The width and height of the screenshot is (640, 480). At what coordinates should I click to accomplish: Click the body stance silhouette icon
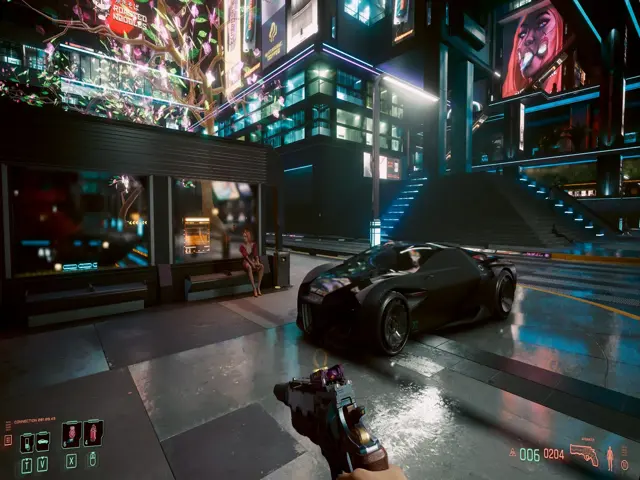(x=610, y=456)
